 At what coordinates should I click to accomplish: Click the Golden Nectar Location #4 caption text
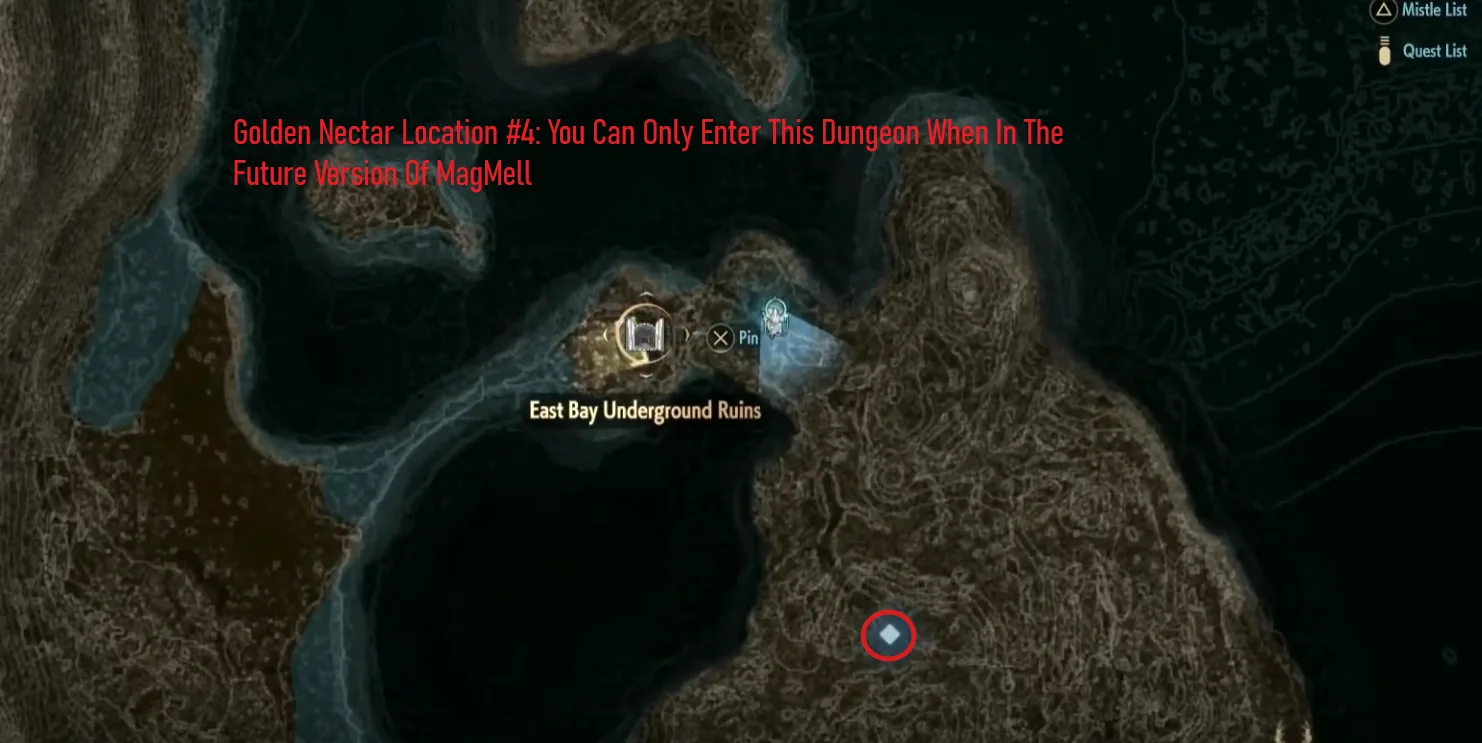647,152
